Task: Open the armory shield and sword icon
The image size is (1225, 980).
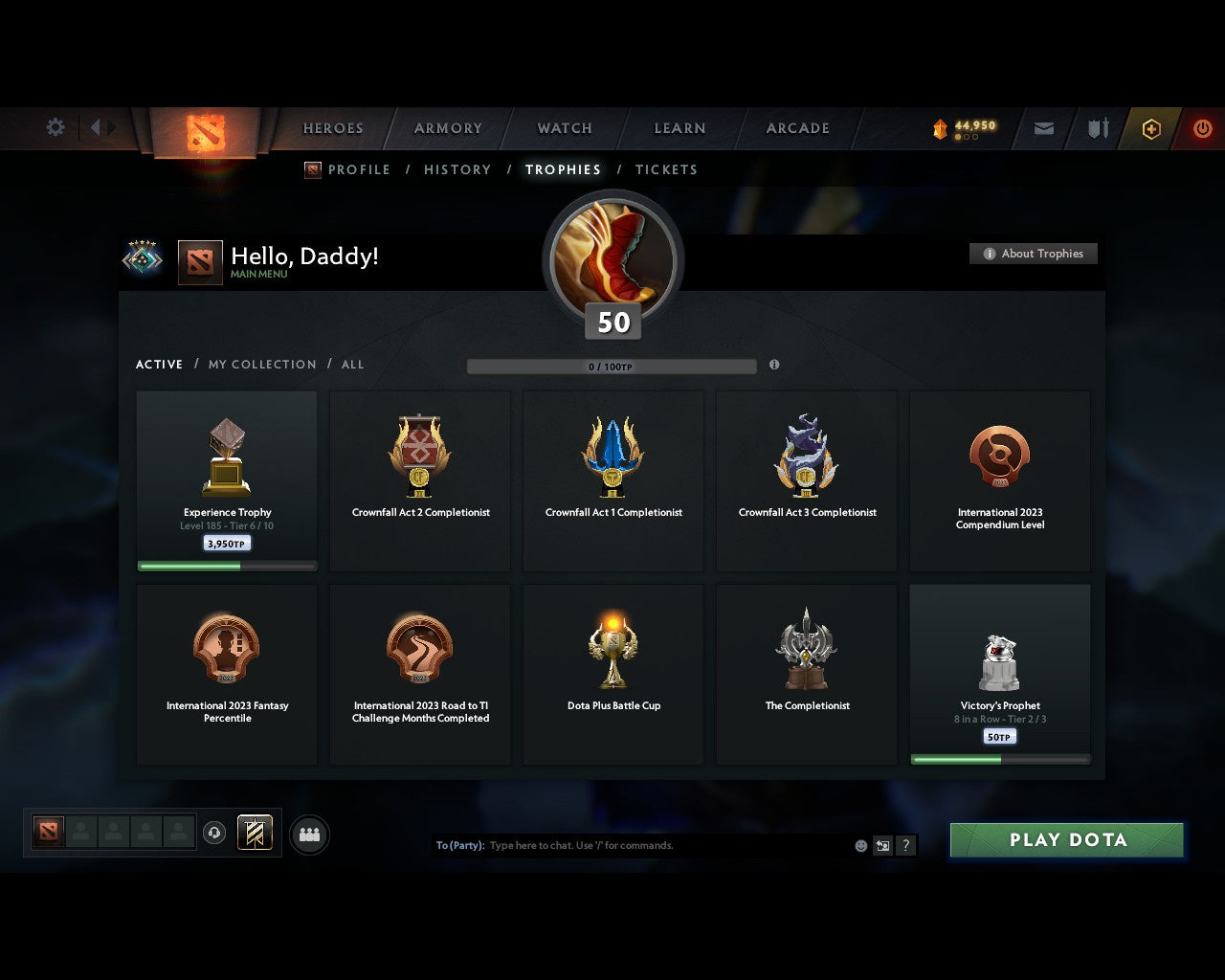Action: 1097,128
